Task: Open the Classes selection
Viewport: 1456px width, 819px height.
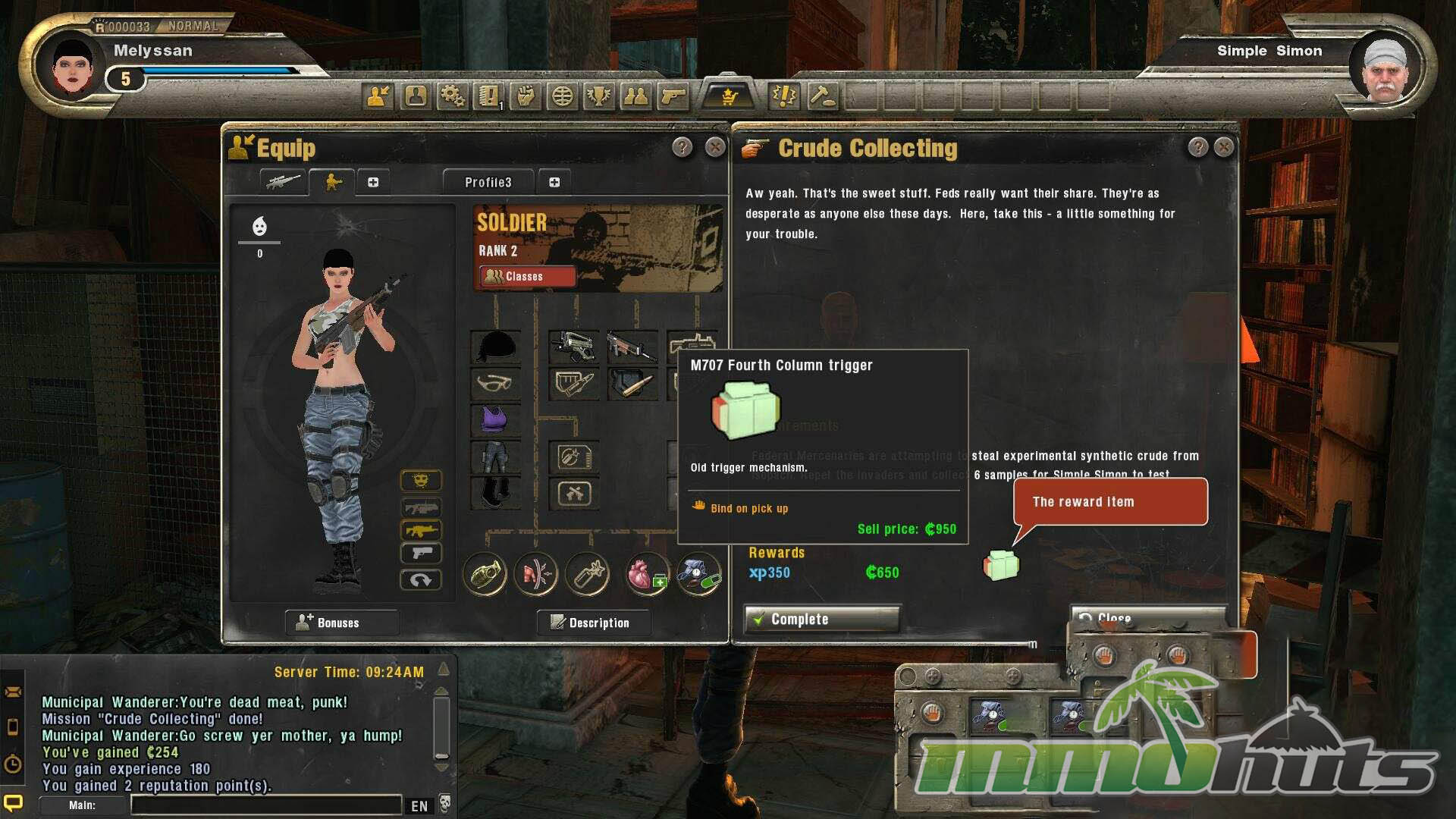Action: coord(526,277)
